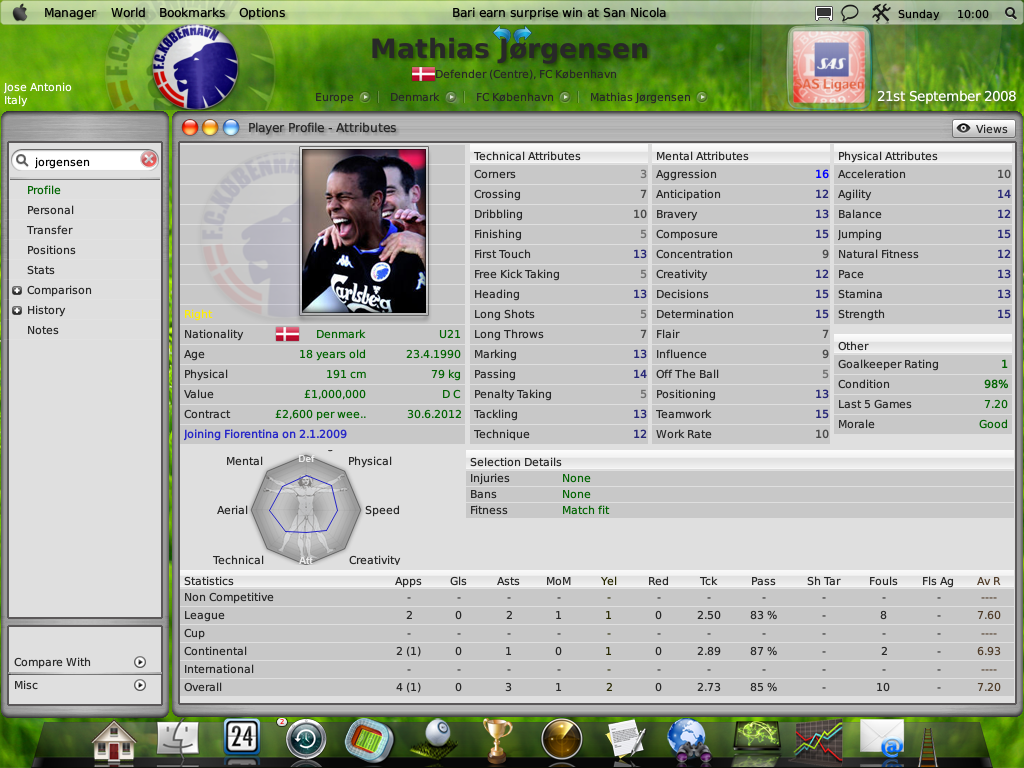The width and height of the screenshot is (1024, 768).
Task: Switch to the Transfer section
Action: point(49,230)
